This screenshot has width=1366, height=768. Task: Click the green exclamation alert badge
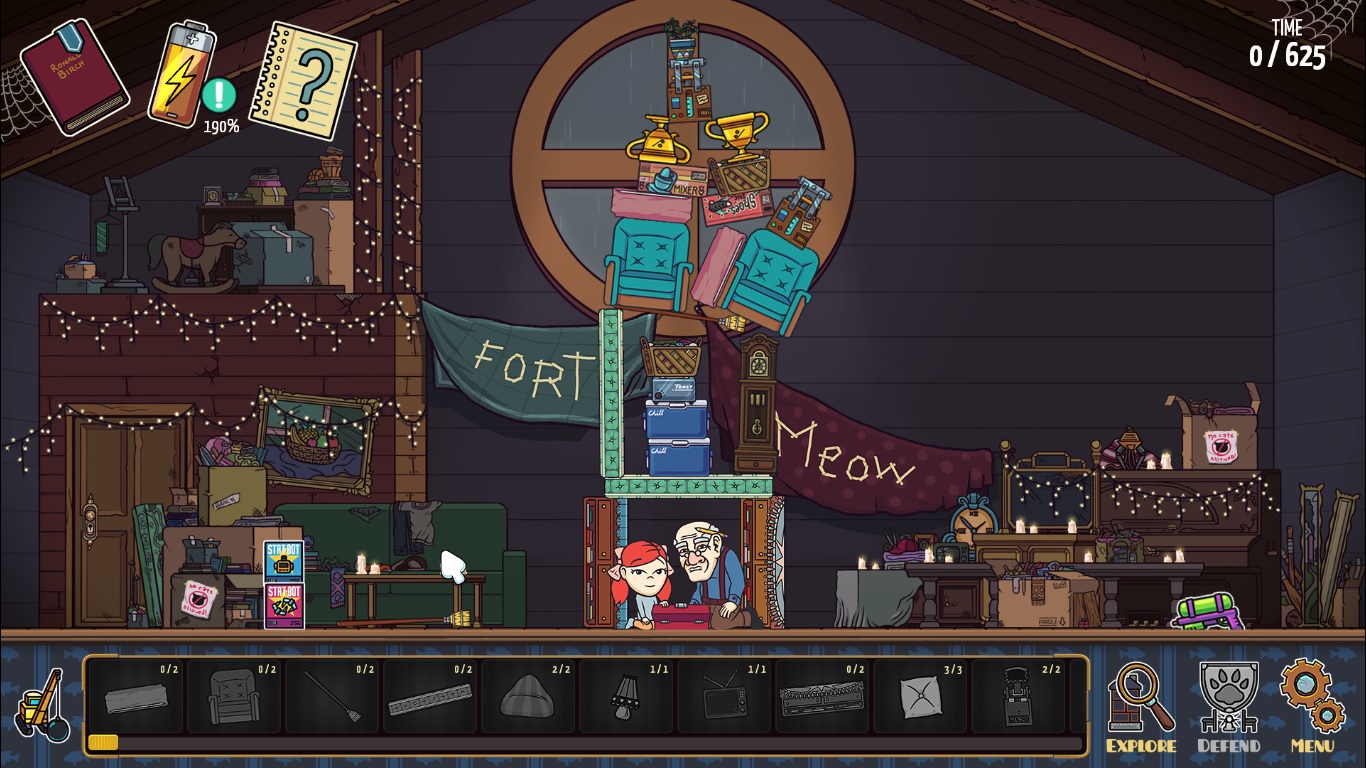(218, 95)
